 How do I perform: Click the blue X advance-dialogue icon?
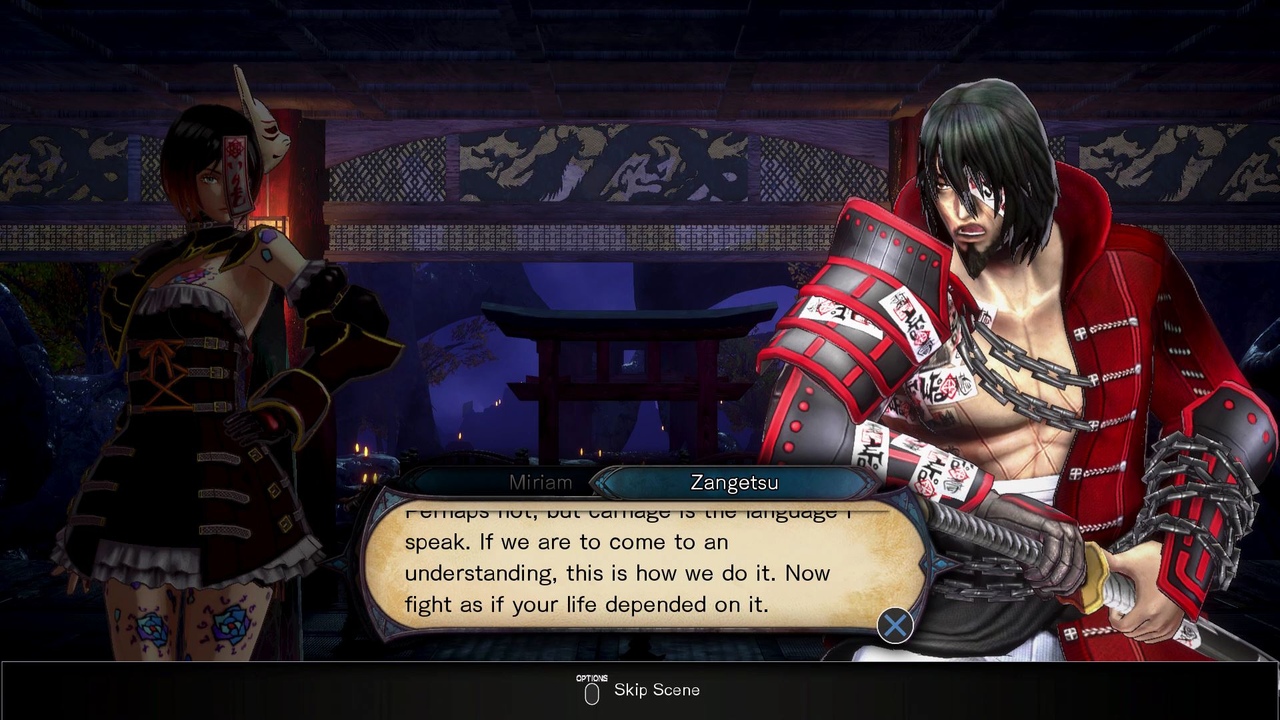895,625
